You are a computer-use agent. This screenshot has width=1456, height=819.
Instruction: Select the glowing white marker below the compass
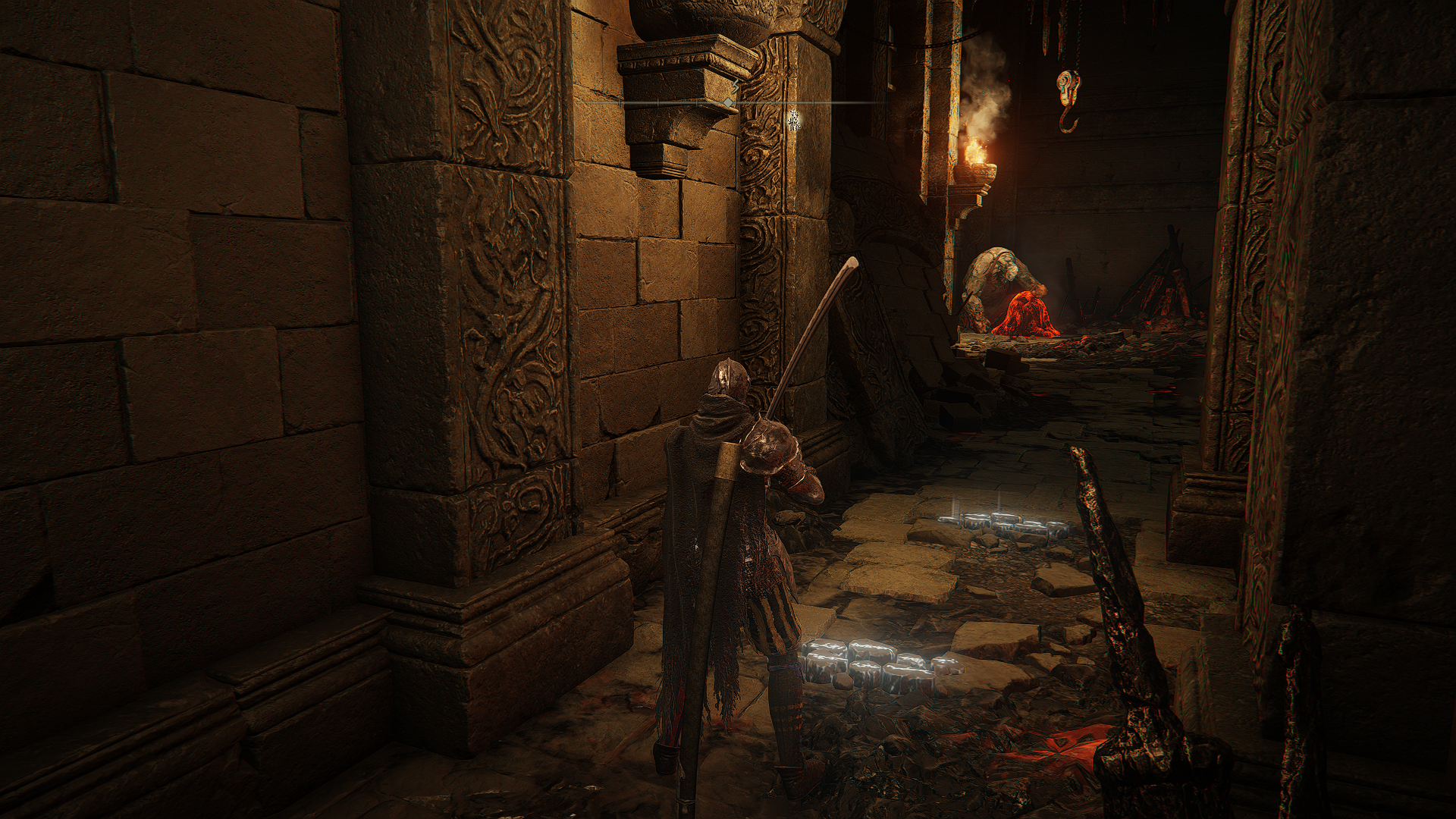793,120
